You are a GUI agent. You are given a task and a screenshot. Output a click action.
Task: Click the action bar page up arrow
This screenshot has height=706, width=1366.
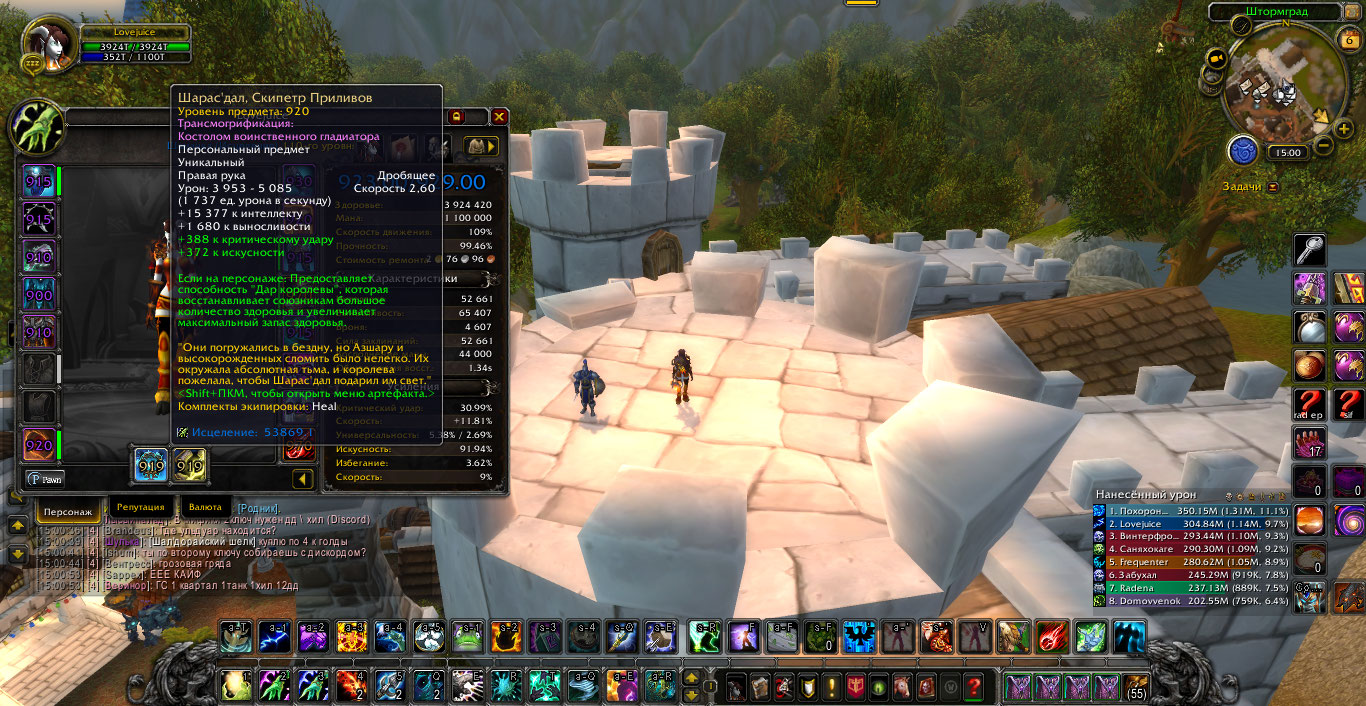[x=691, y=678]
